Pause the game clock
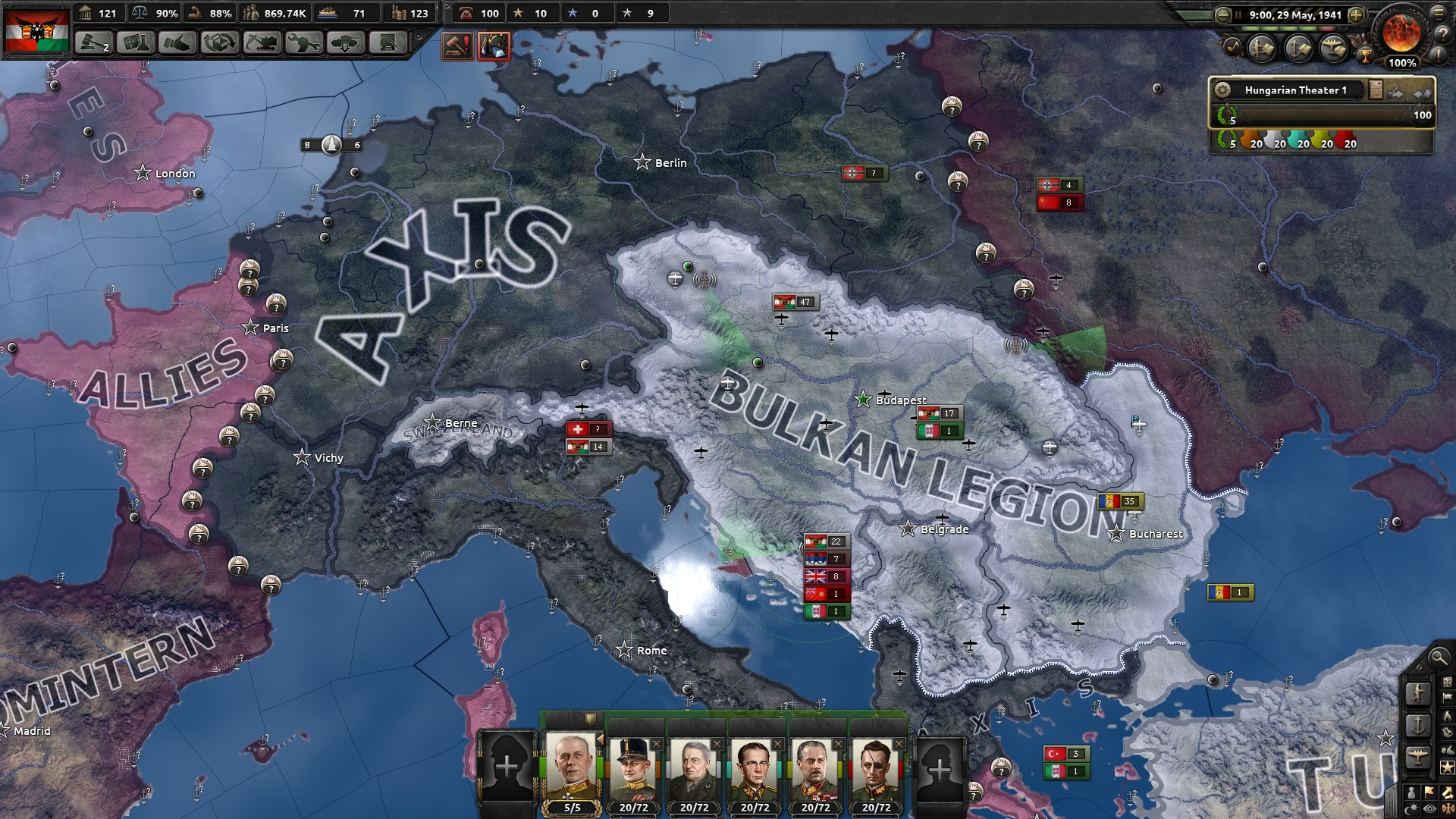The image size is (1456, 819). tap(1238, 14)
